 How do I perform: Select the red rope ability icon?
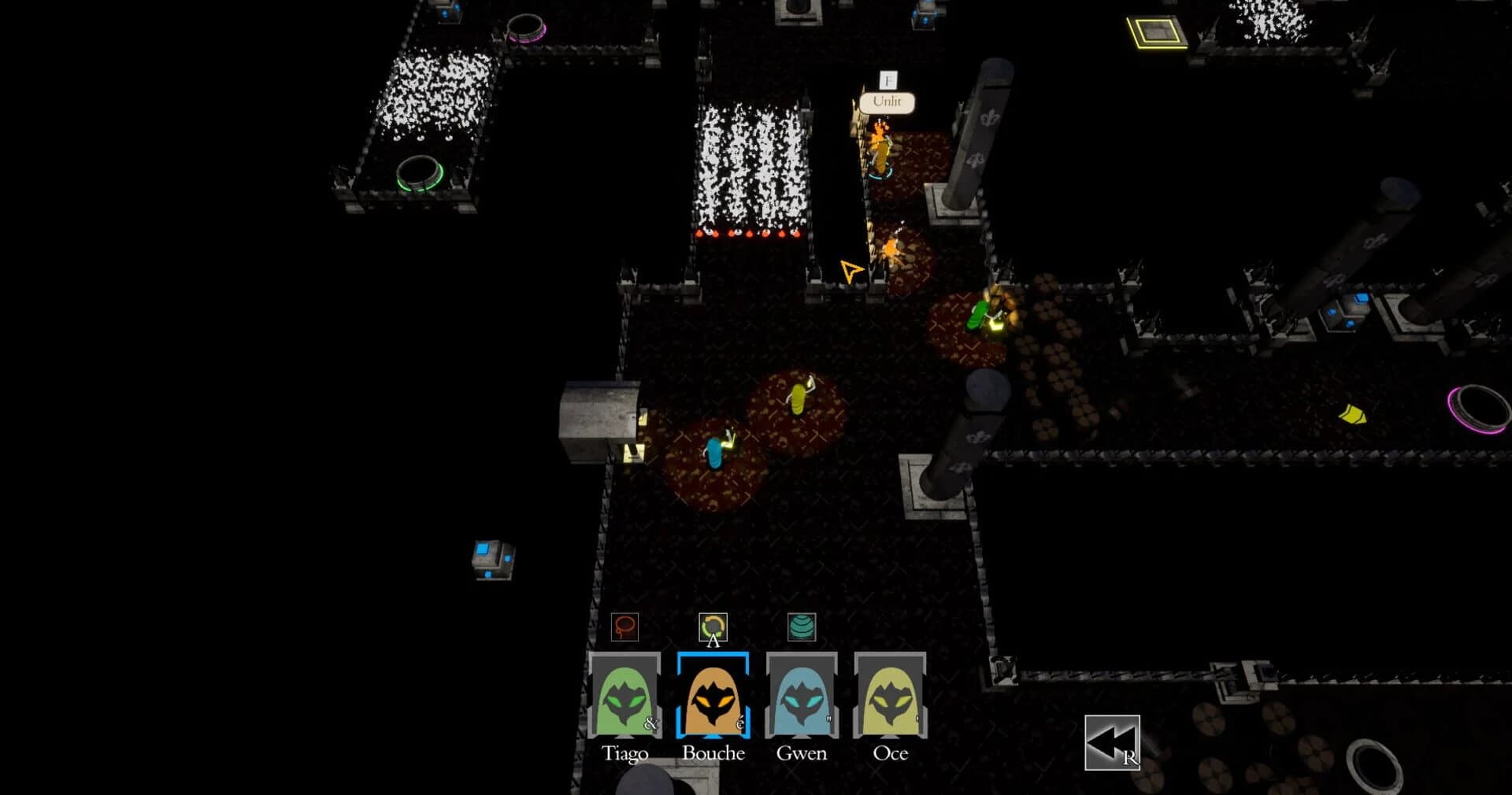click(624, 628)
